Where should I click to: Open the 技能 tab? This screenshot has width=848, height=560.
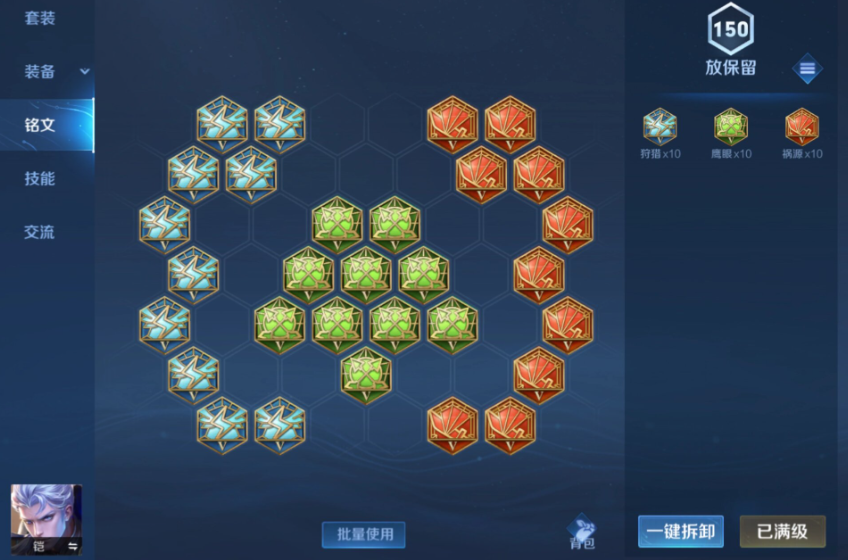(x=40, y=179)
